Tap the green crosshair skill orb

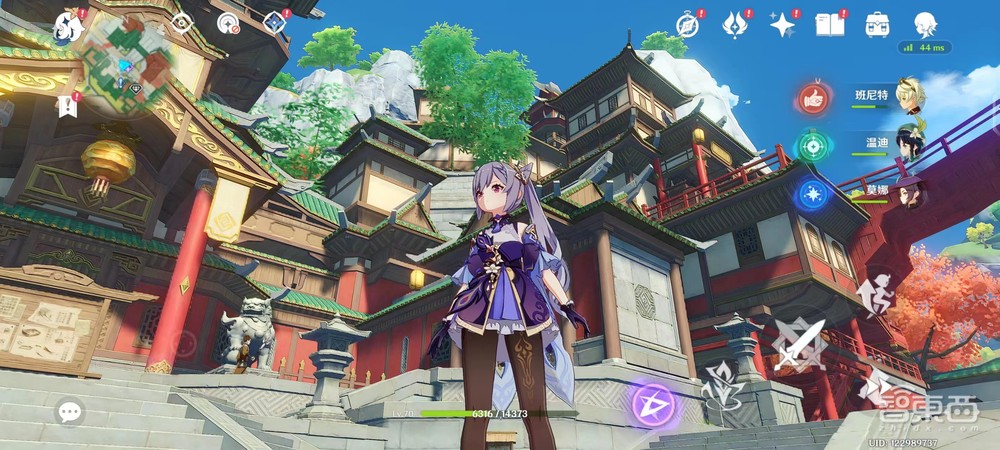pyautogui.click(x=811, y=146)
